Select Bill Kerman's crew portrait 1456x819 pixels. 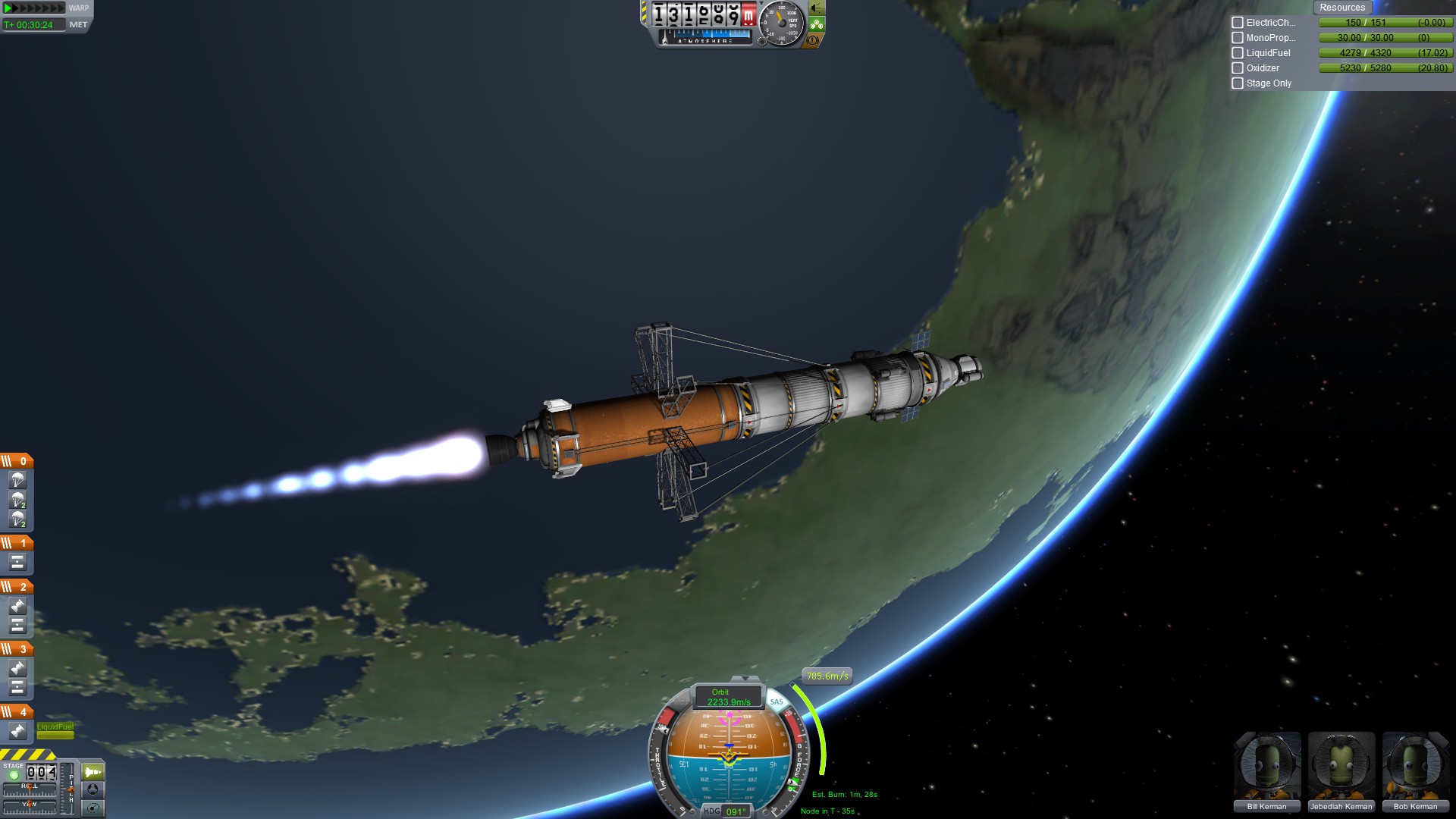1267,771
